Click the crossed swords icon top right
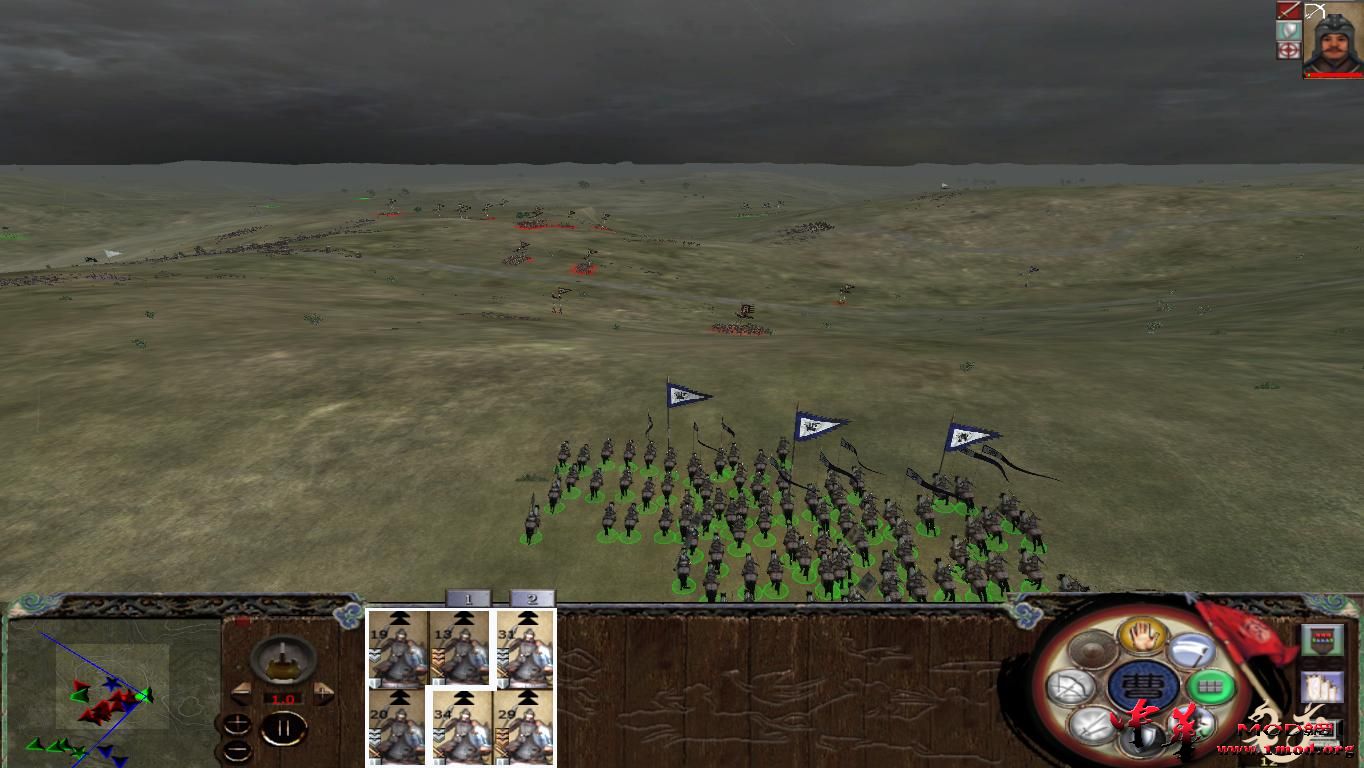 click(x=1287, y=10)
